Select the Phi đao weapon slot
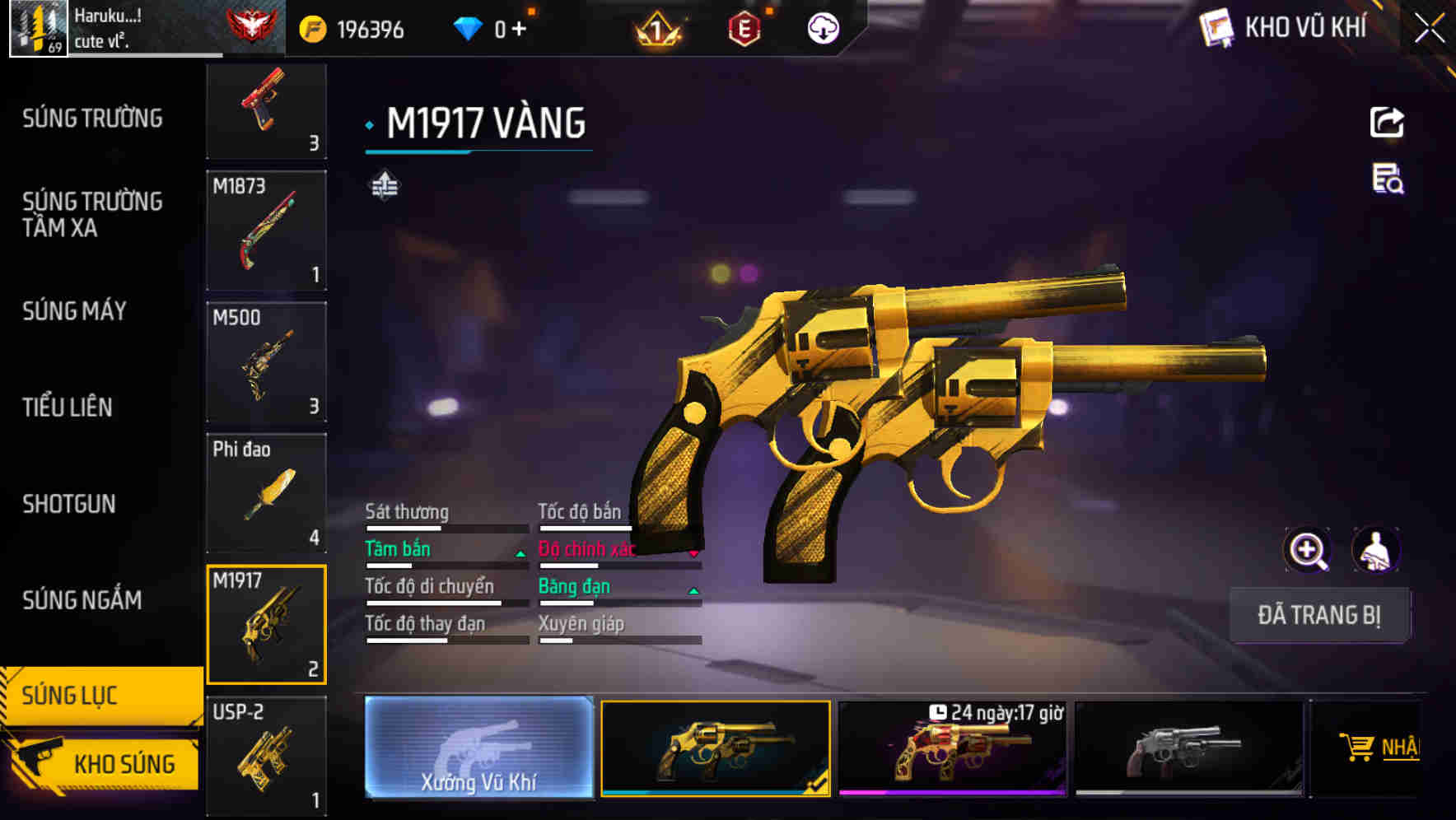Viewport: 1456px width, 820px height. click(266, 494)
